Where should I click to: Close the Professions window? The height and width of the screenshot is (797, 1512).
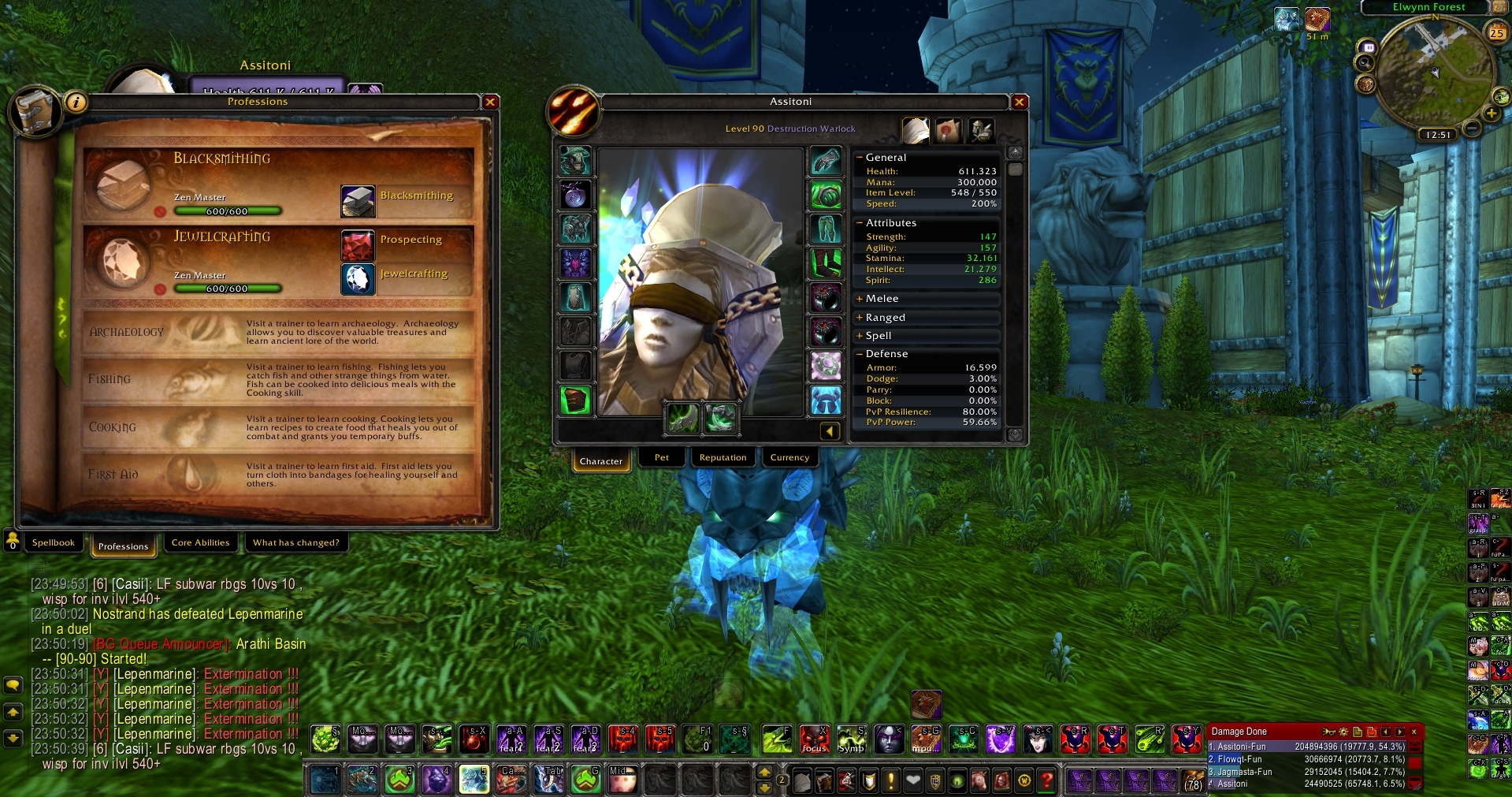[x=490, y=102]
